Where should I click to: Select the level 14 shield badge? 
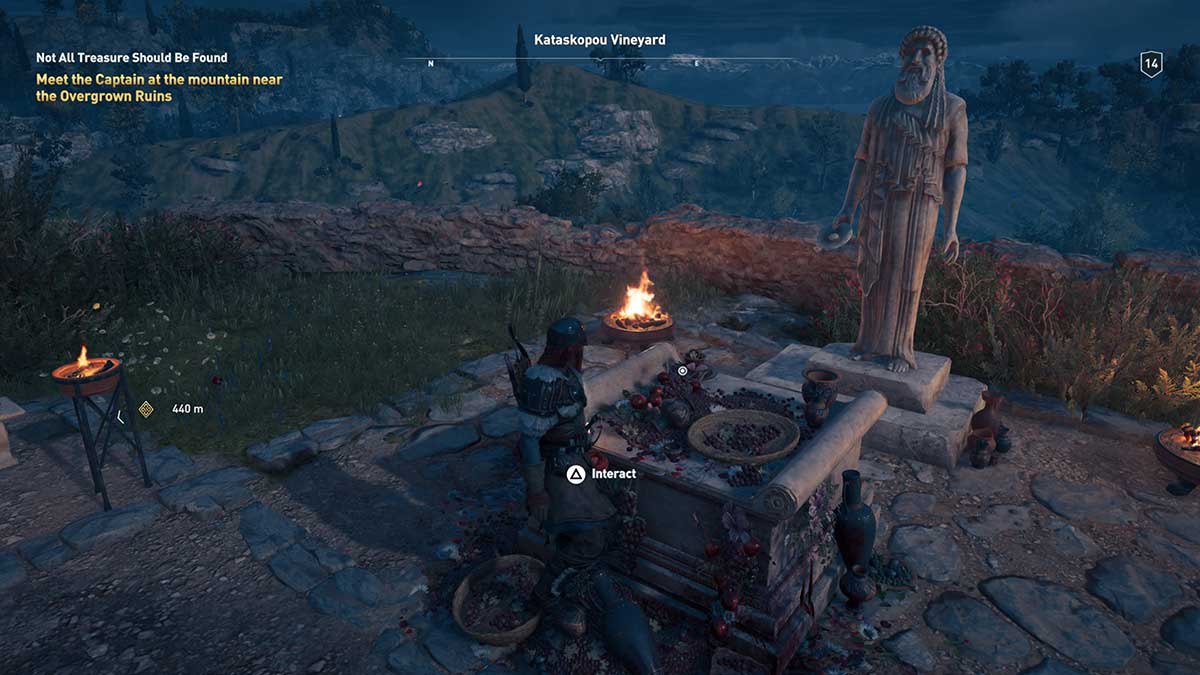1151,65
